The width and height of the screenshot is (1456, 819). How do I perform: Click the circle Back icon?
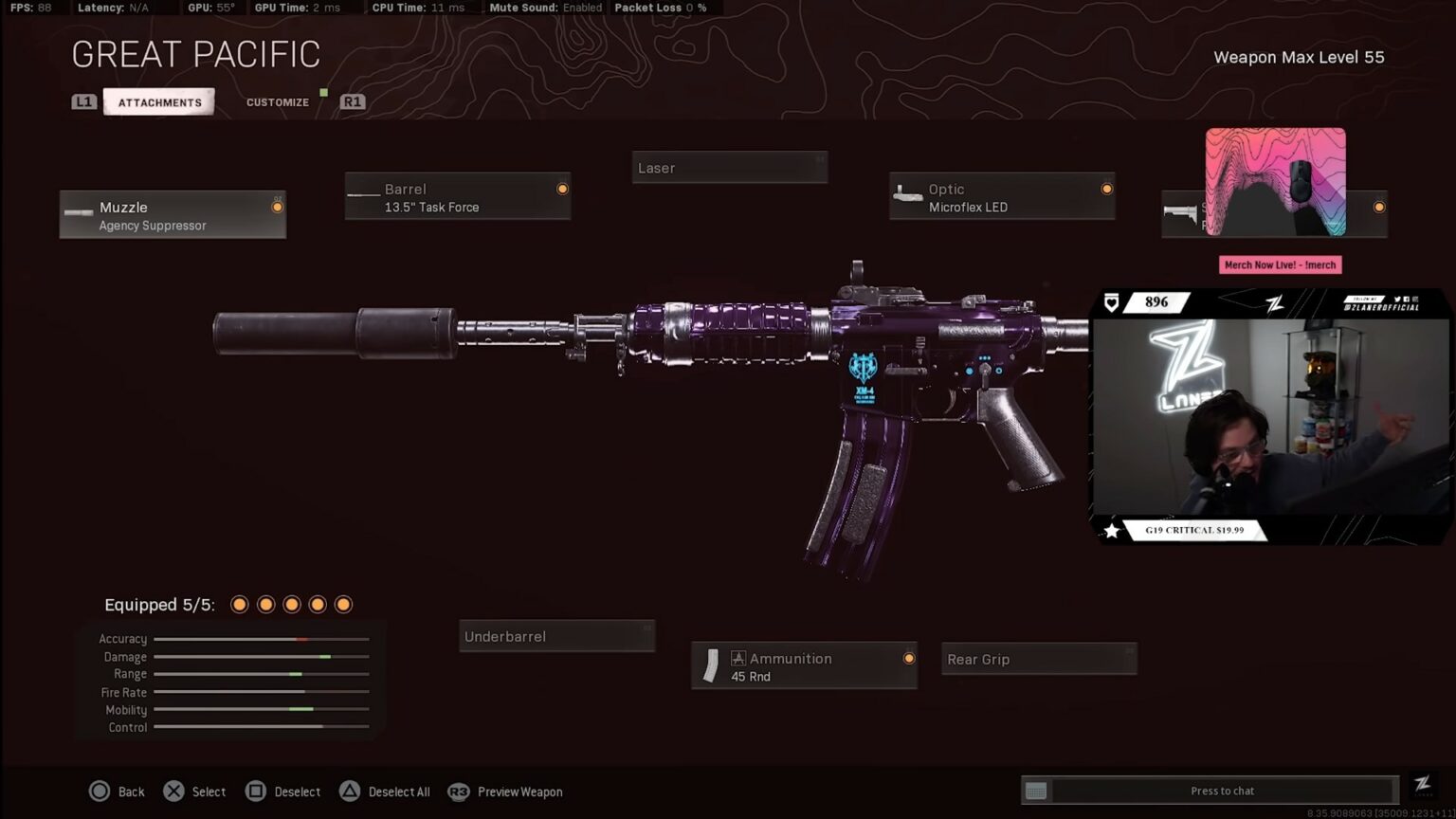(x=100, y=791)
